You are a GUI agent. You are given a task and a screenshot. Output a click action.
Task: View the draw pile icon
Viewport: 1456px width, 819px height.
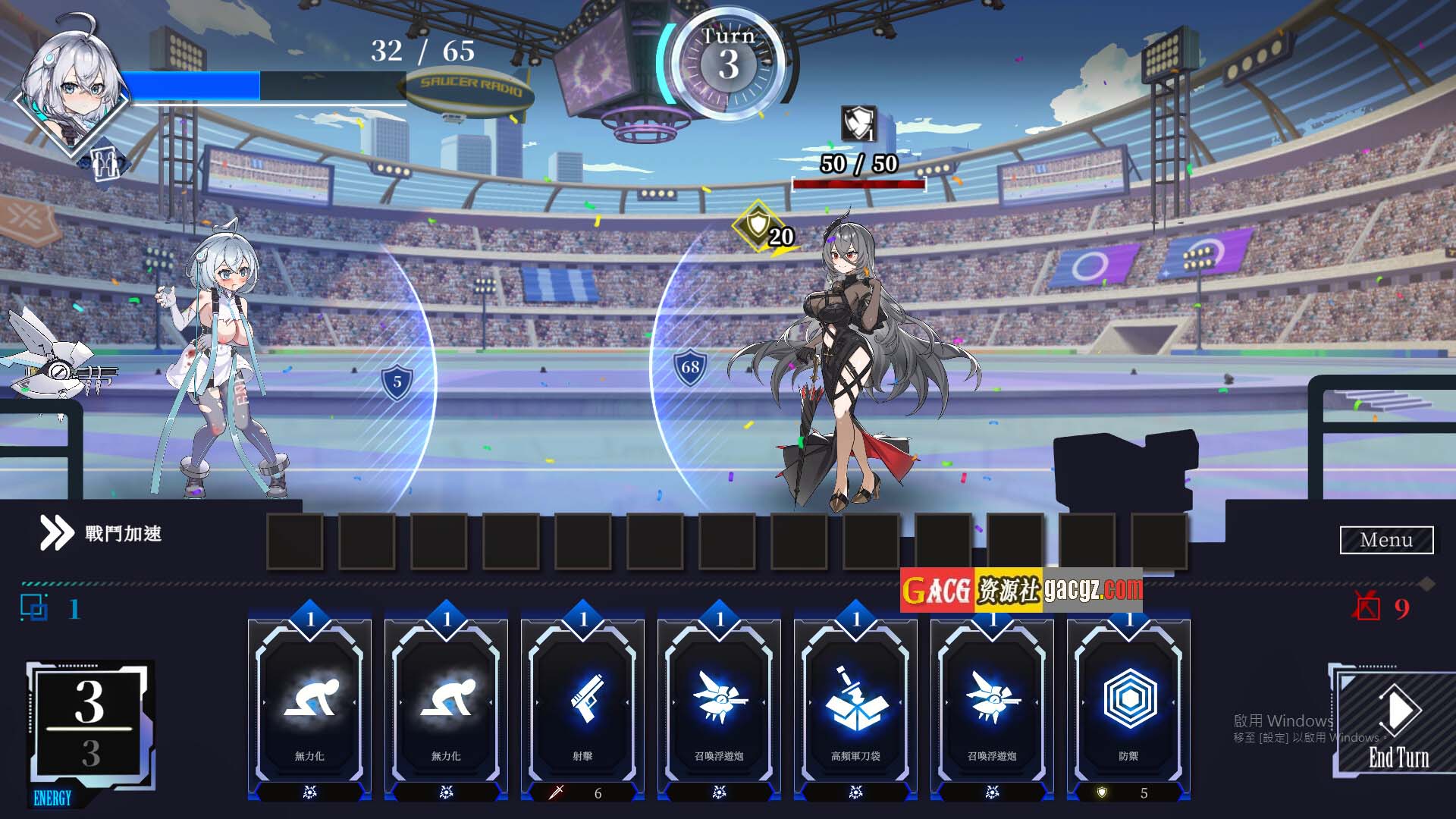[34, 608]
